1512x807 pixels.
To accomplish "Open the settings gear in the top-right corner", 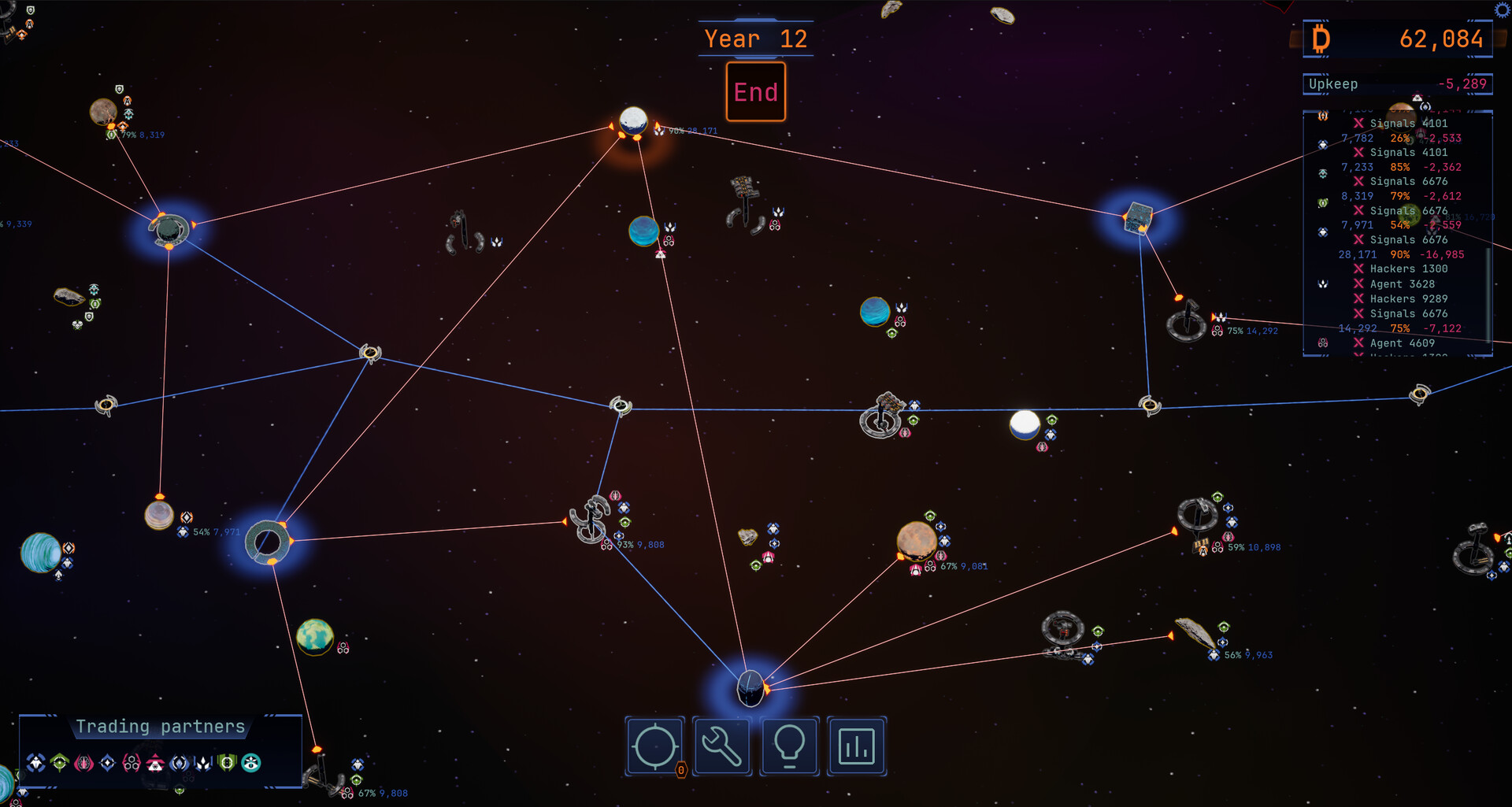I will (x=1502, y=9).
